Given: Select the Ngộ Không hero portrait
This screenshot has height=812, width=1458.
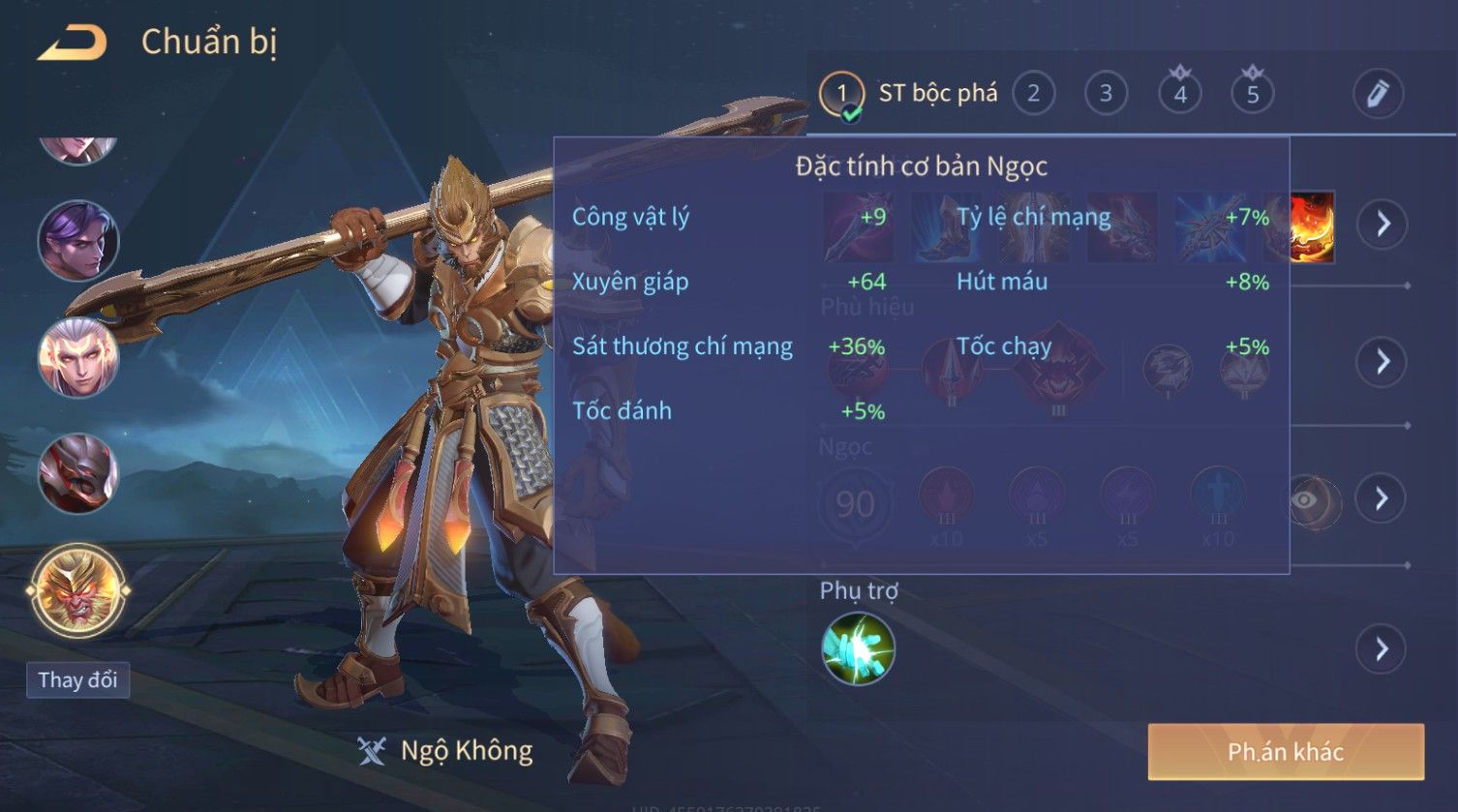Looking at the screenshot, I should coord(78,589).
